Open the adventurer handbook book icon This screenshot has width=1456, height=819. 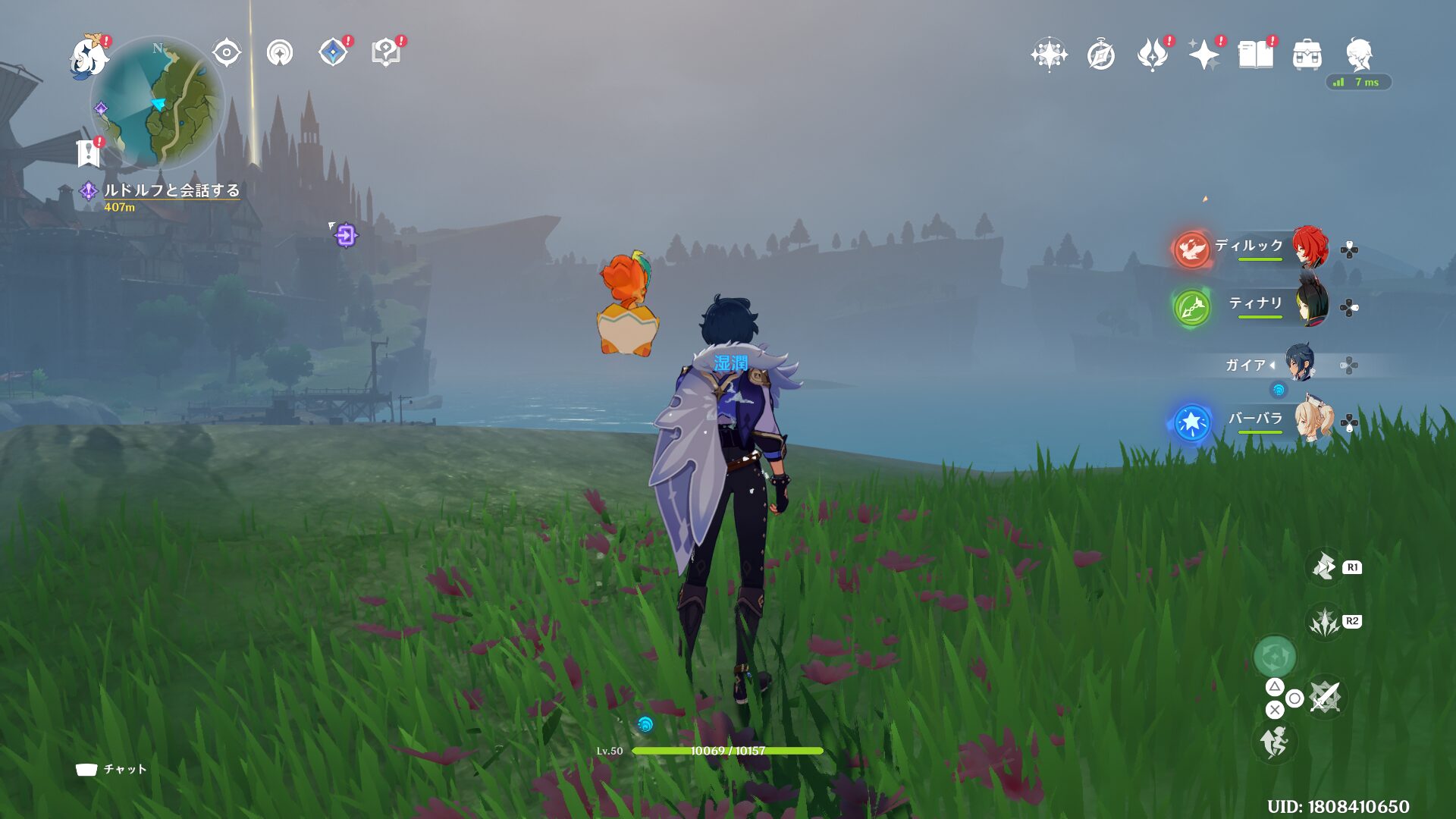[x=1255, y=55]
